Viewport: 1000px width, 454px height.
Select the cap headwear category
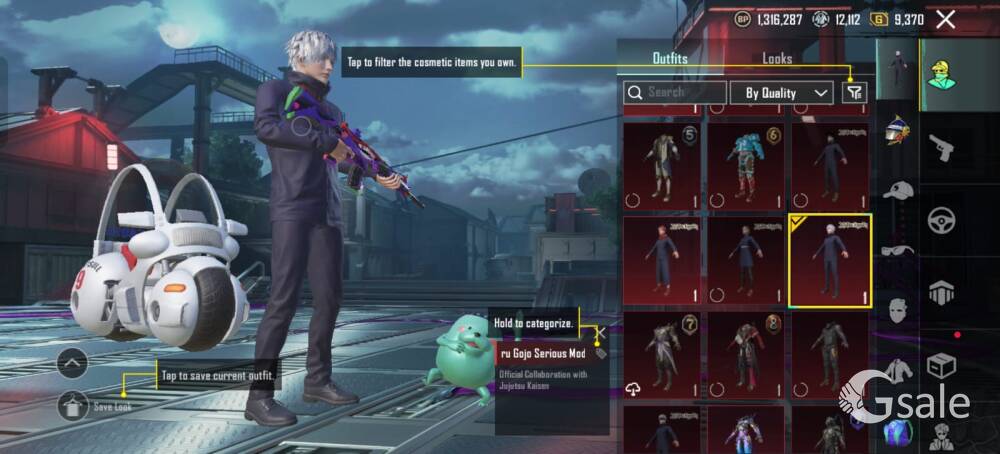897,190
